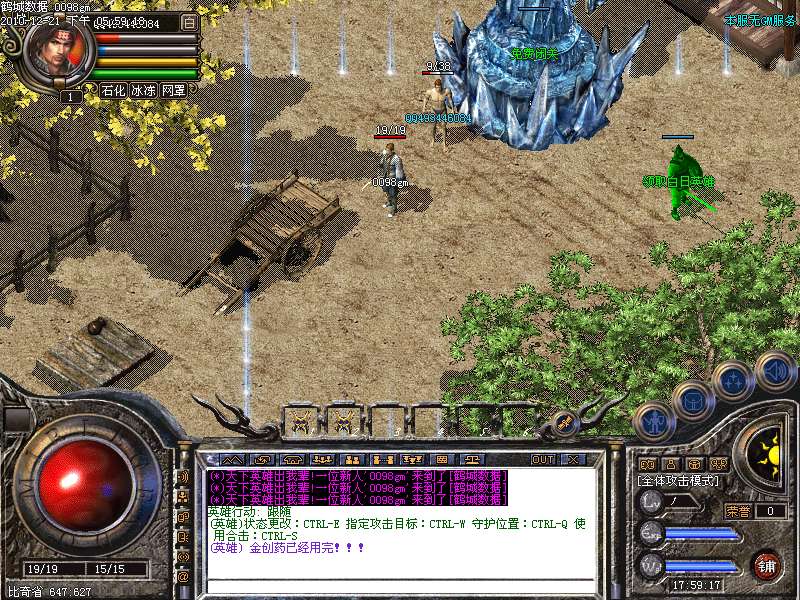Close the chat panel with X button
Screen dimensions: 800x600
[573, 459]
